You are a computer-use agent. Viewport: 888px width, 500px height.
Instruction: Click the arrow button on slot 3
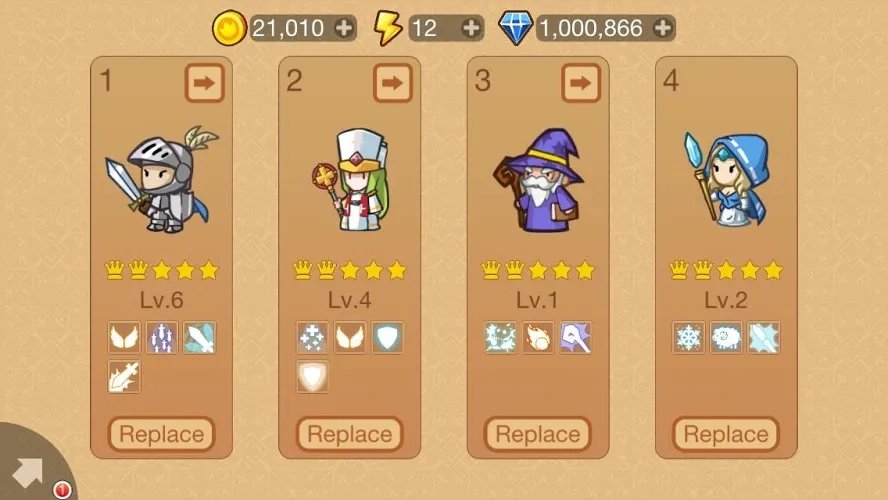pos(580,83)
